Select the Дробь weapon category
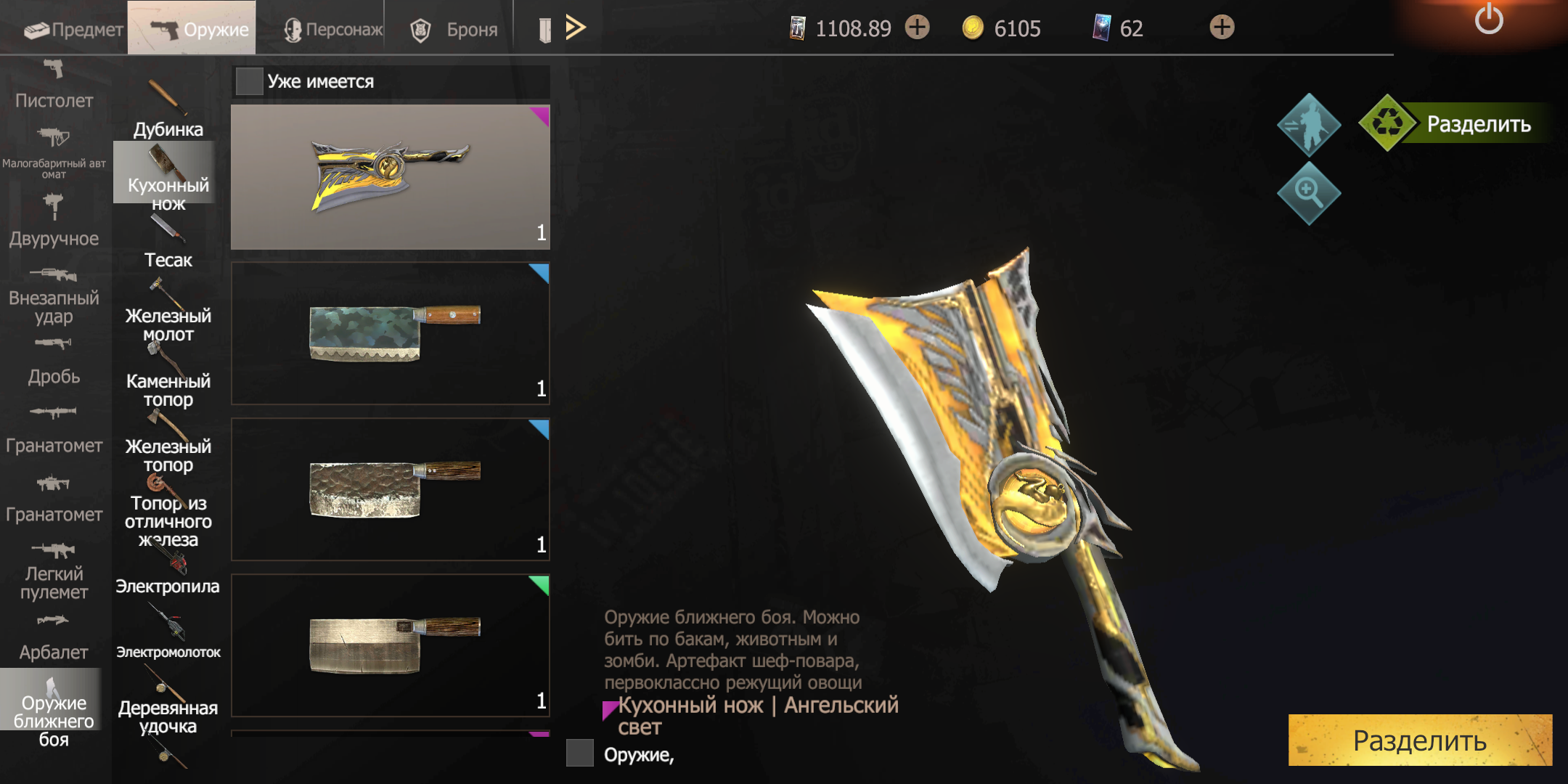Screen dimensions: 1568x784 pos(54,362)
